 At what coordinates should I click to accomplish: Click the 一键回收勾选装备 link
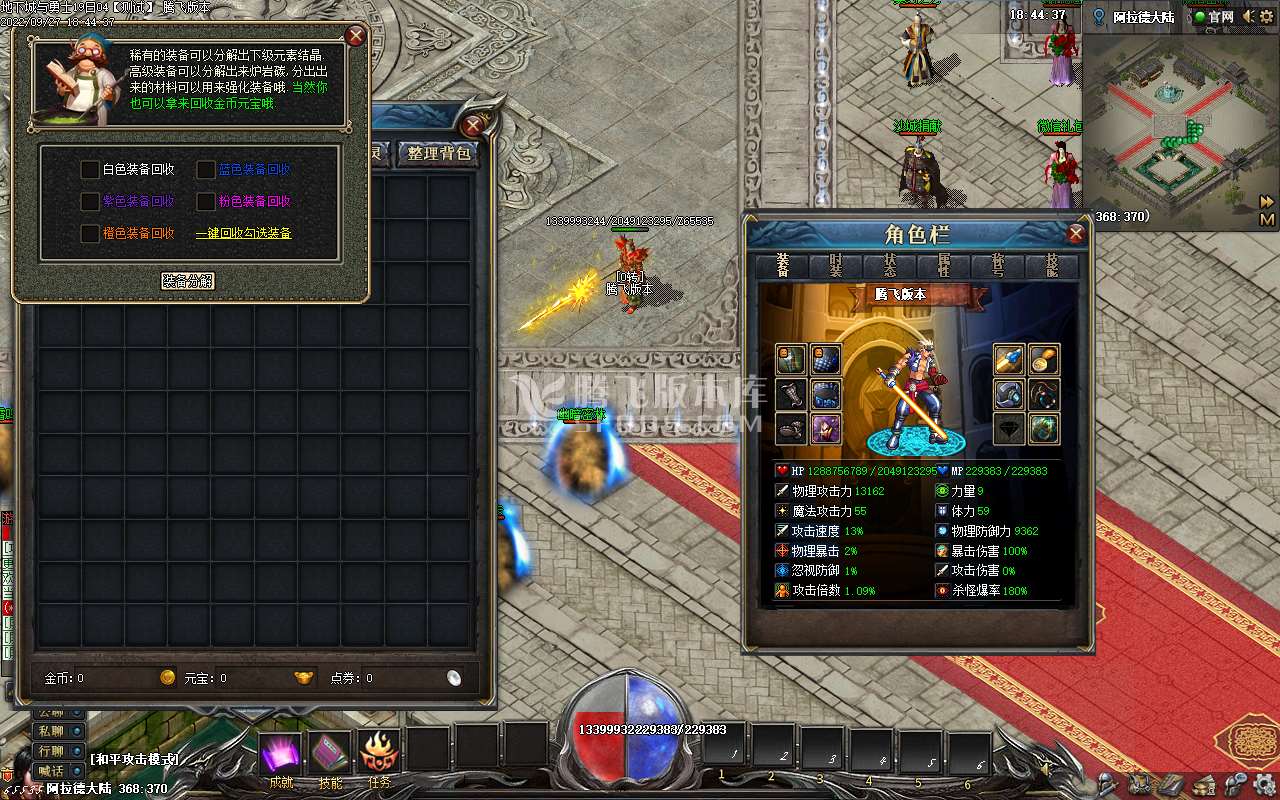tap(243, 233)
